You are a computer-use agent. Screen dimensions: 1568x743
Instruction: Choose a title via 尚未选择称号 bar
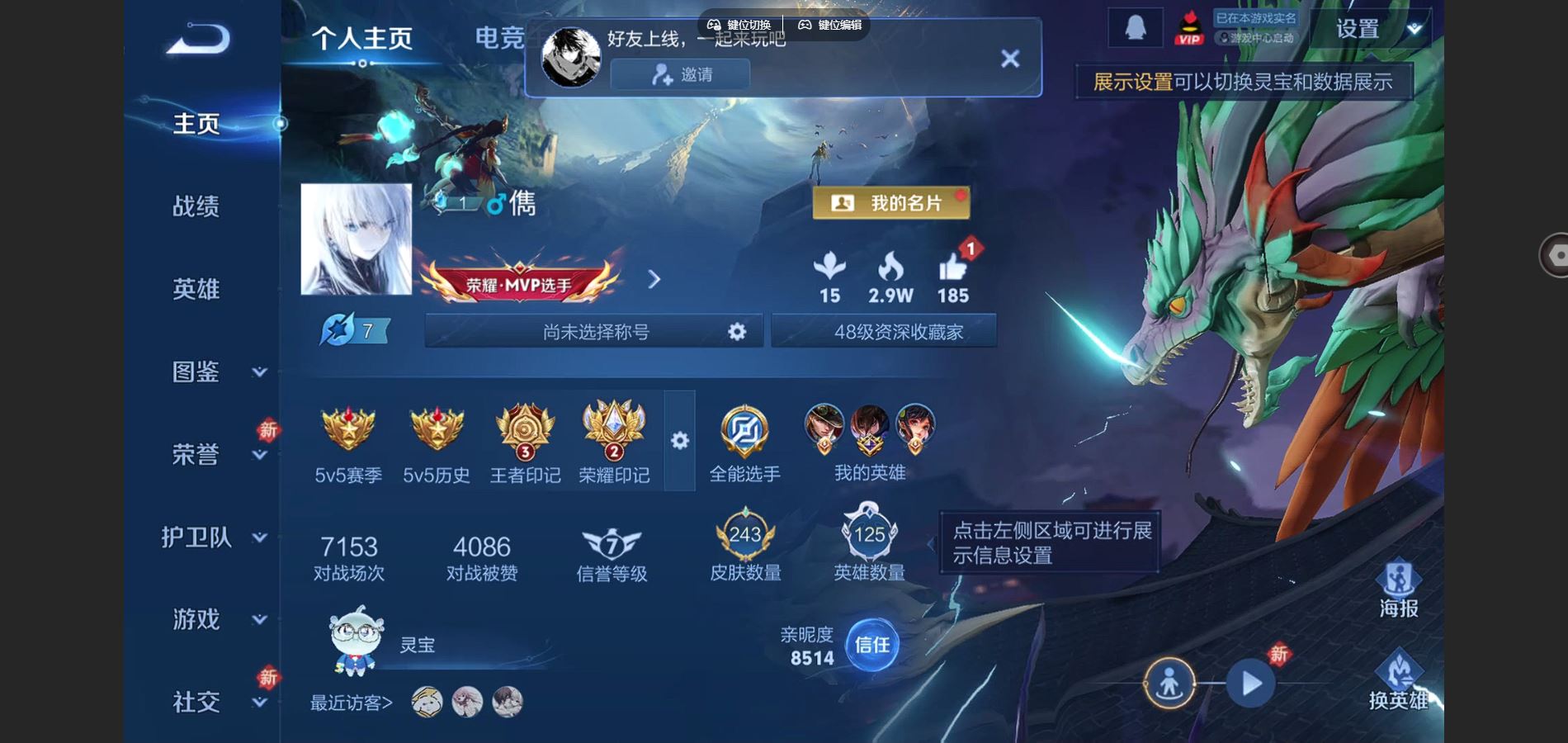click(x=594, y=332)
